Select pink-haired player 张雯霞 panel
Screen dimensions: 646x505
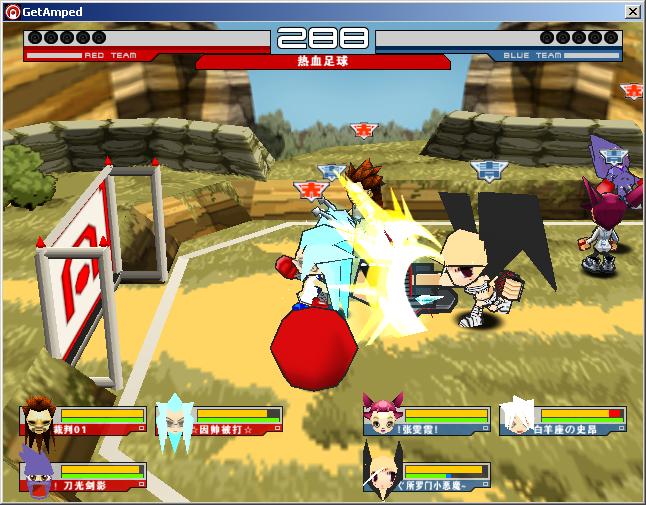pos(427,420)
